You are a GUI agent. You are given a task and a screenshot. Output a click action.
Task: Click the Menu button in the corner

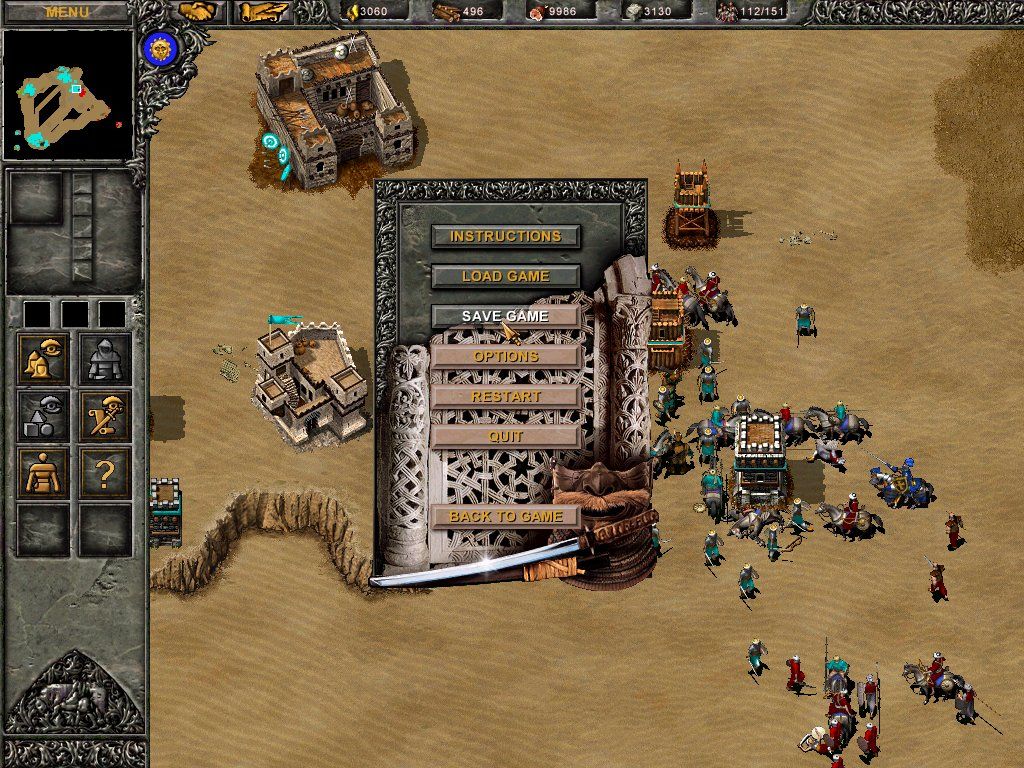(67, 12)
